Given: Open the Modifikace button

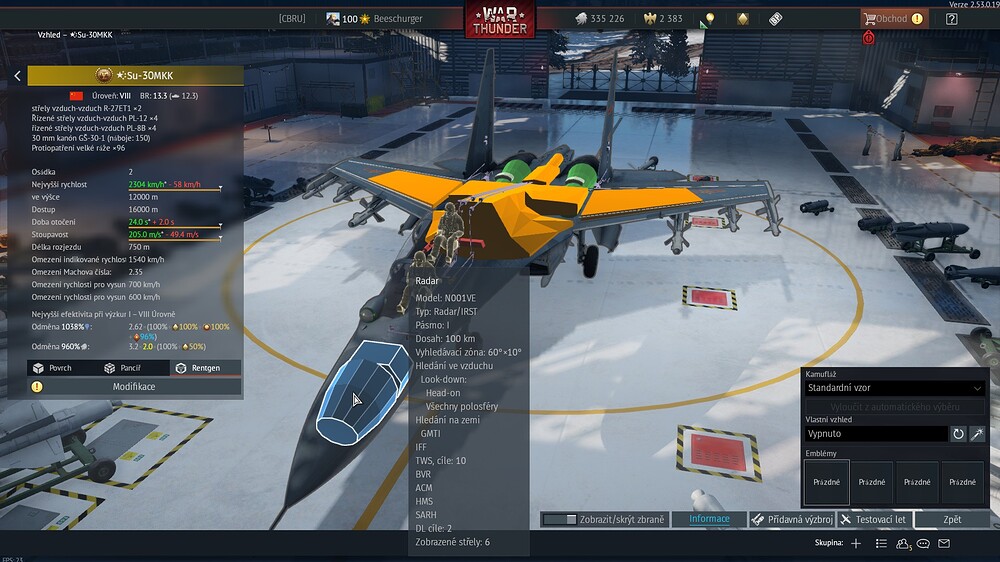Looking at the screenshot, I should [x=133, y=386].
